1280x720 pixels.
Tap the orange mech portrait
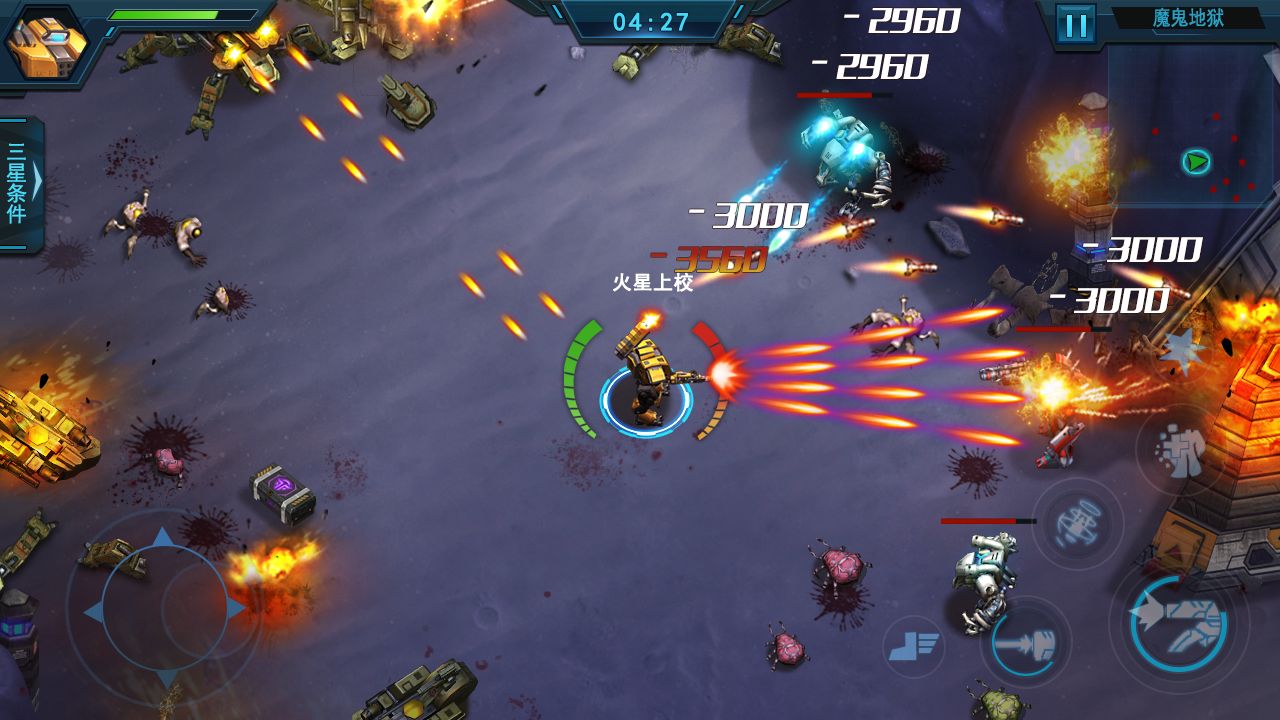point(44,43)
